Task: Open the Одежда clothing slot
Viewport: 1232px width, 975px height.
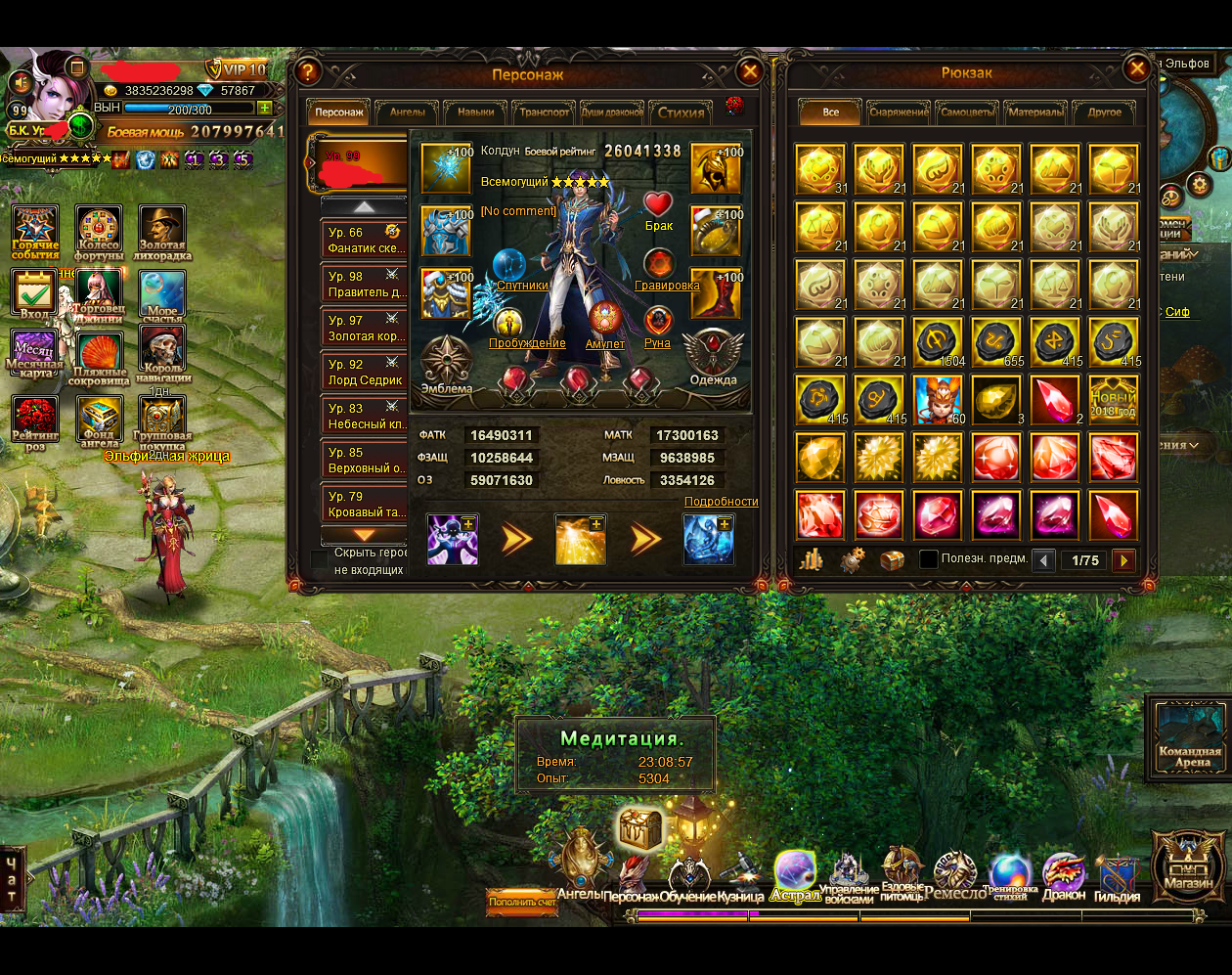Action: point(713,356)
